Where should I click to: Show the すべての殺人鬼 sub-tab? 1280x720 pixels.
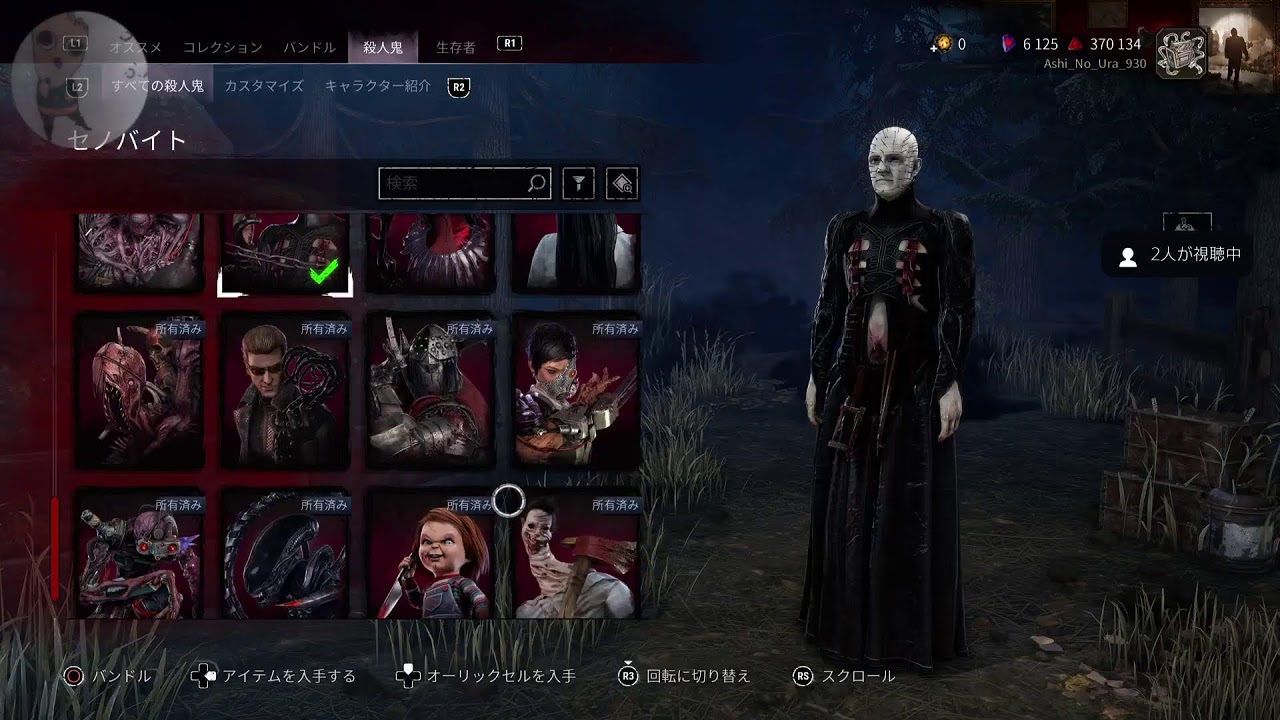click(157, 86)
